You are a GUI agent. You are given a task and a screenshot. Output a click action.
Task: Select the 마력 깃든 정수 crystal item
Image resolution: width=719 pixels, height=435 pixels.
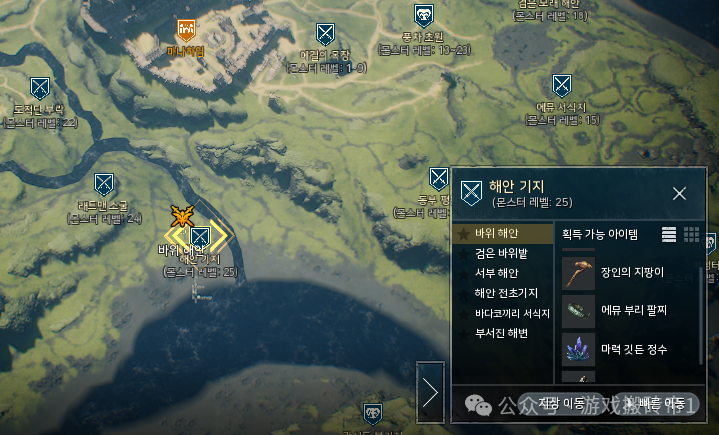(x=578, y=349)
